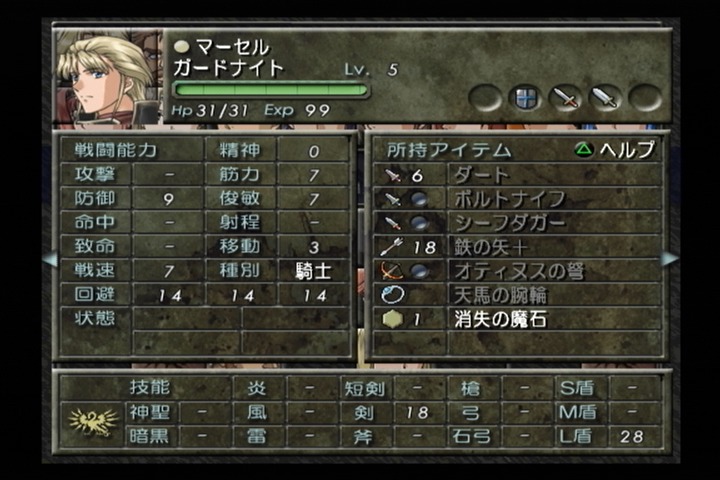Click the golden winged crest emblem
Screen dimensions: 720x480
pyautogui.click(x=92, y=421)
